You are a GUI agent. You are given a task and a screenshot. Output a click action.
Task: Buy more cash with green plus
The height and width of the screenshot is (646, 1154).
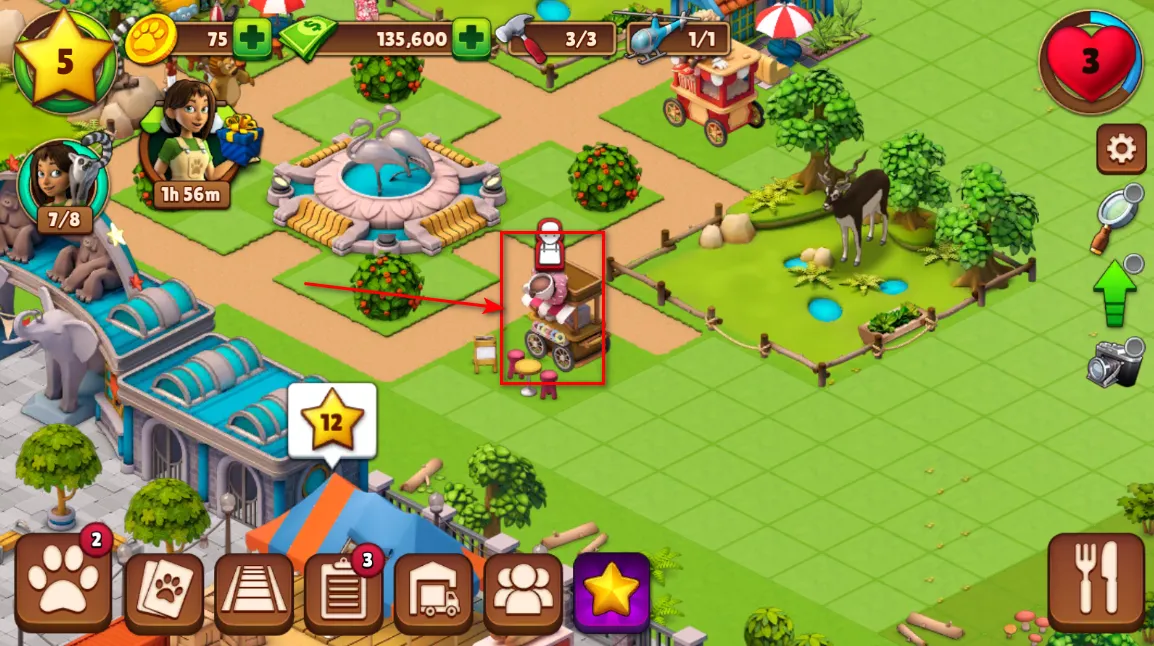470,41
